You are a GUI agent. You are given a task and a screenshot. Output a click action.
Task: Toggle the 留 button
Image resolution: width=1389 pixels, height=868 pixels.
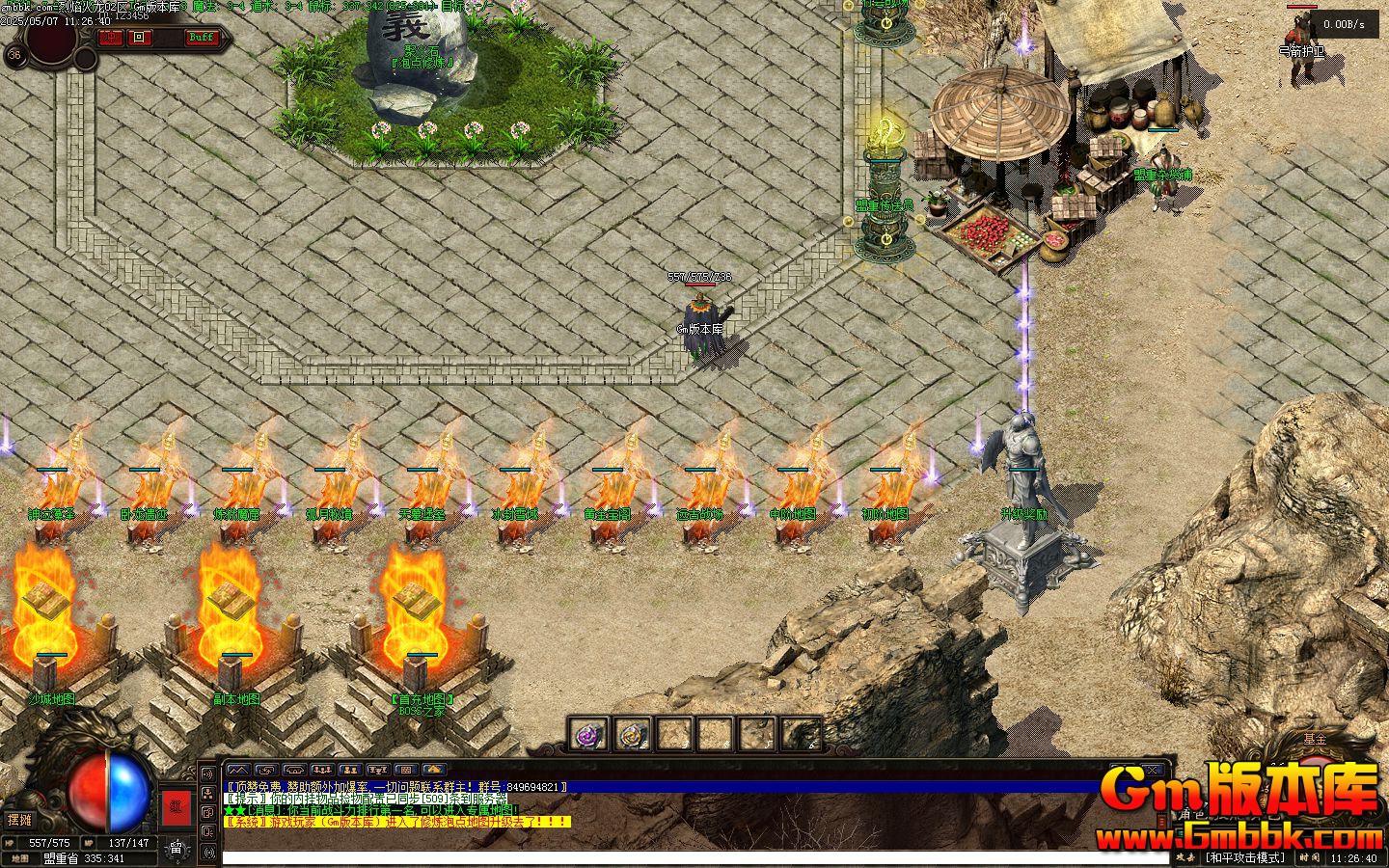(x=177, y=849)
